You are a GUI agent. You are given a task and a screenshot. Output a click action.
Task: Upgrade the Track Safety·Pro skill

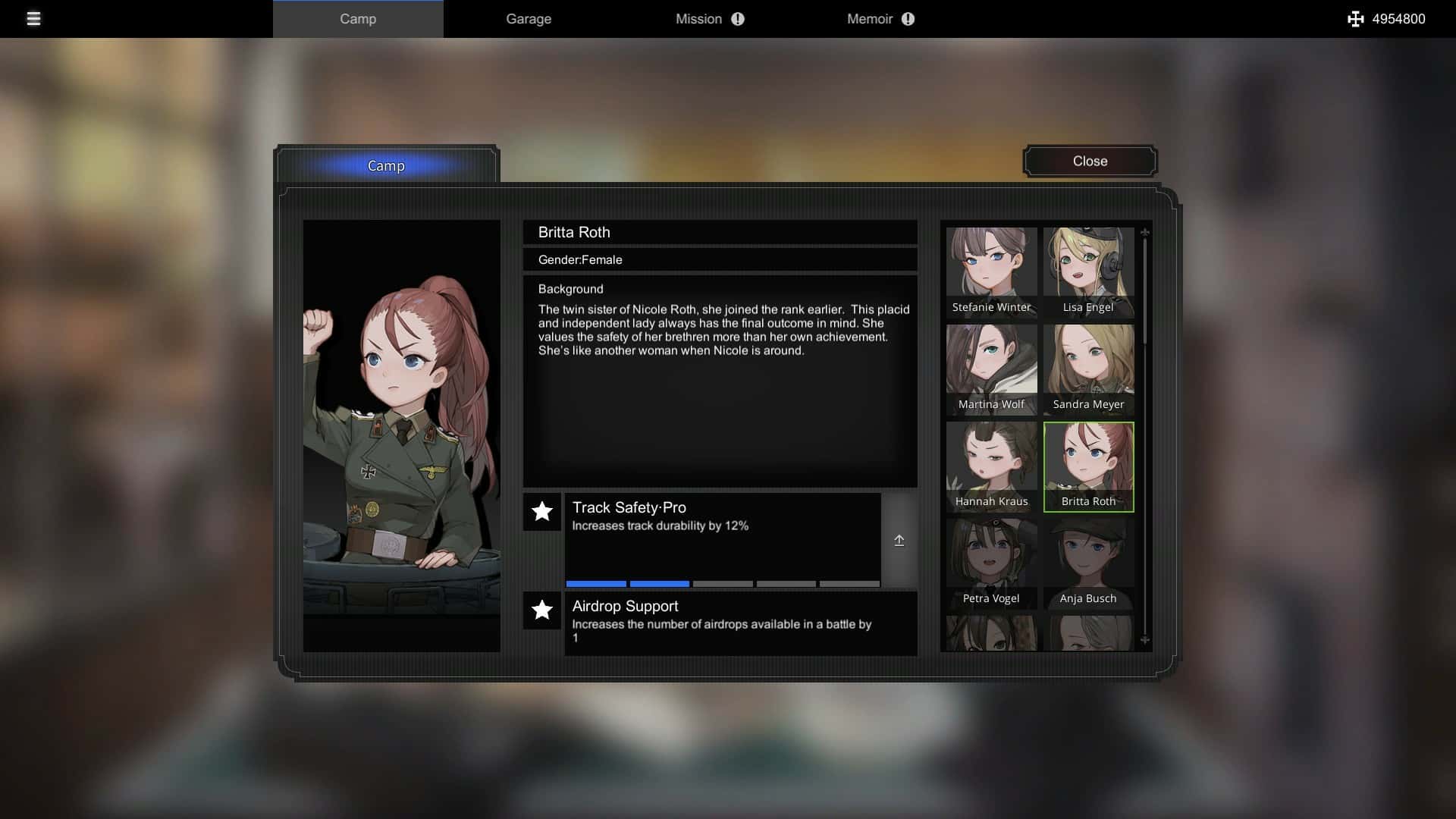899,541
